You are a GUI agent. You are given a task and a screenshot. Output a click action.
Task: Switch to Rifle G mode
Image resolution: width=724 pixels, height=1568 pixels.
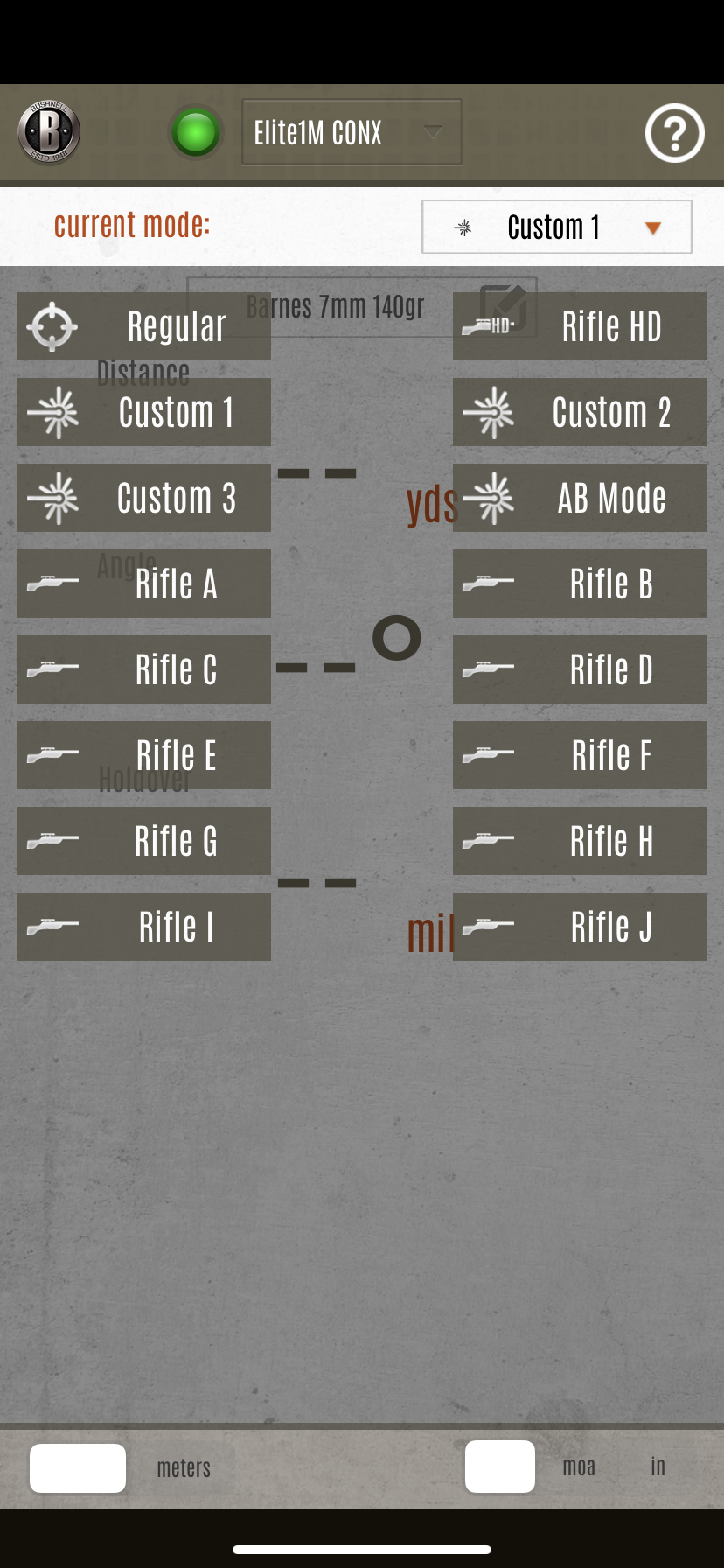(x=144, y=841)
